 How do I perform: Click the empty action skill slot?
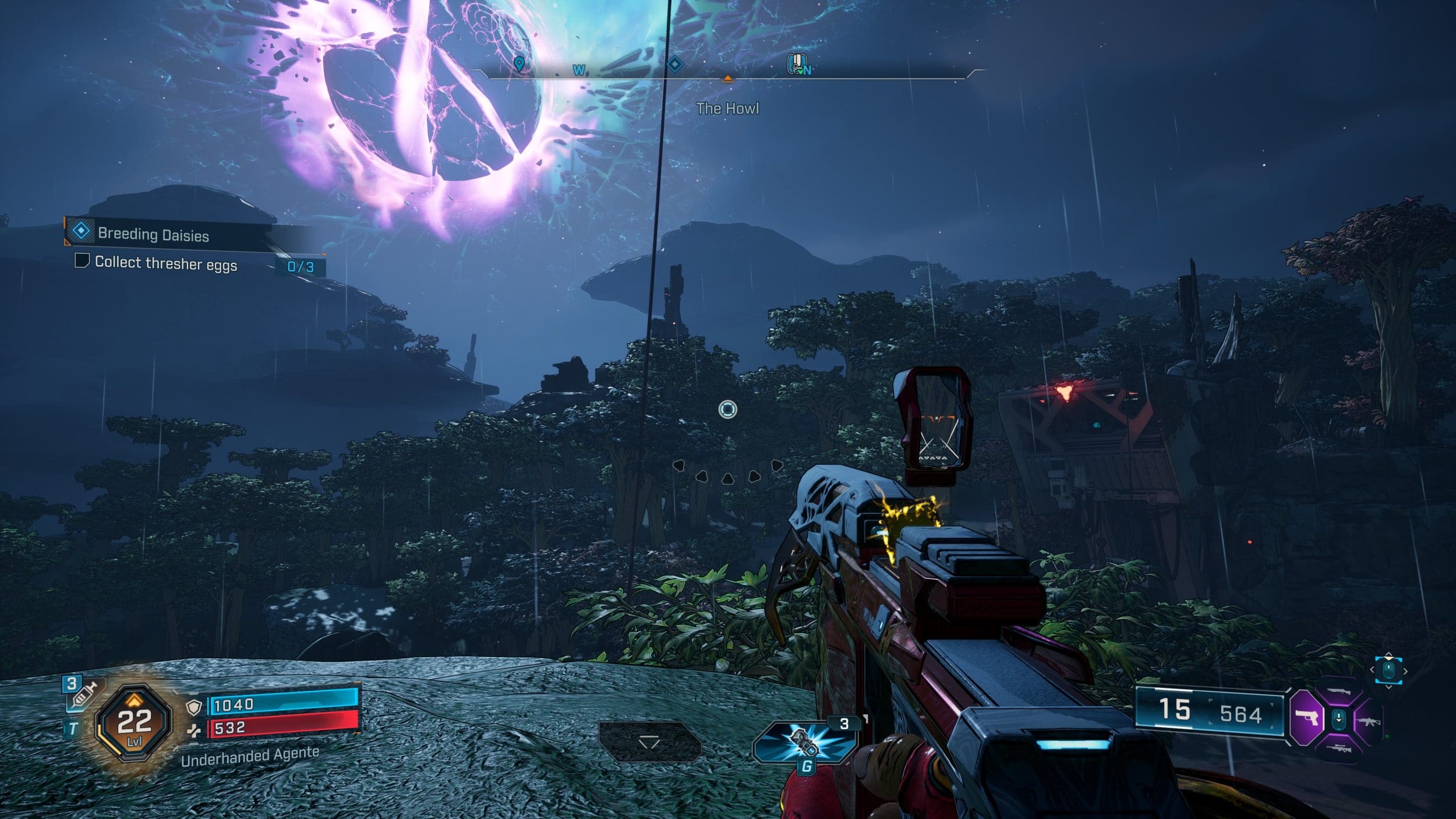click(x=649, y=742)
